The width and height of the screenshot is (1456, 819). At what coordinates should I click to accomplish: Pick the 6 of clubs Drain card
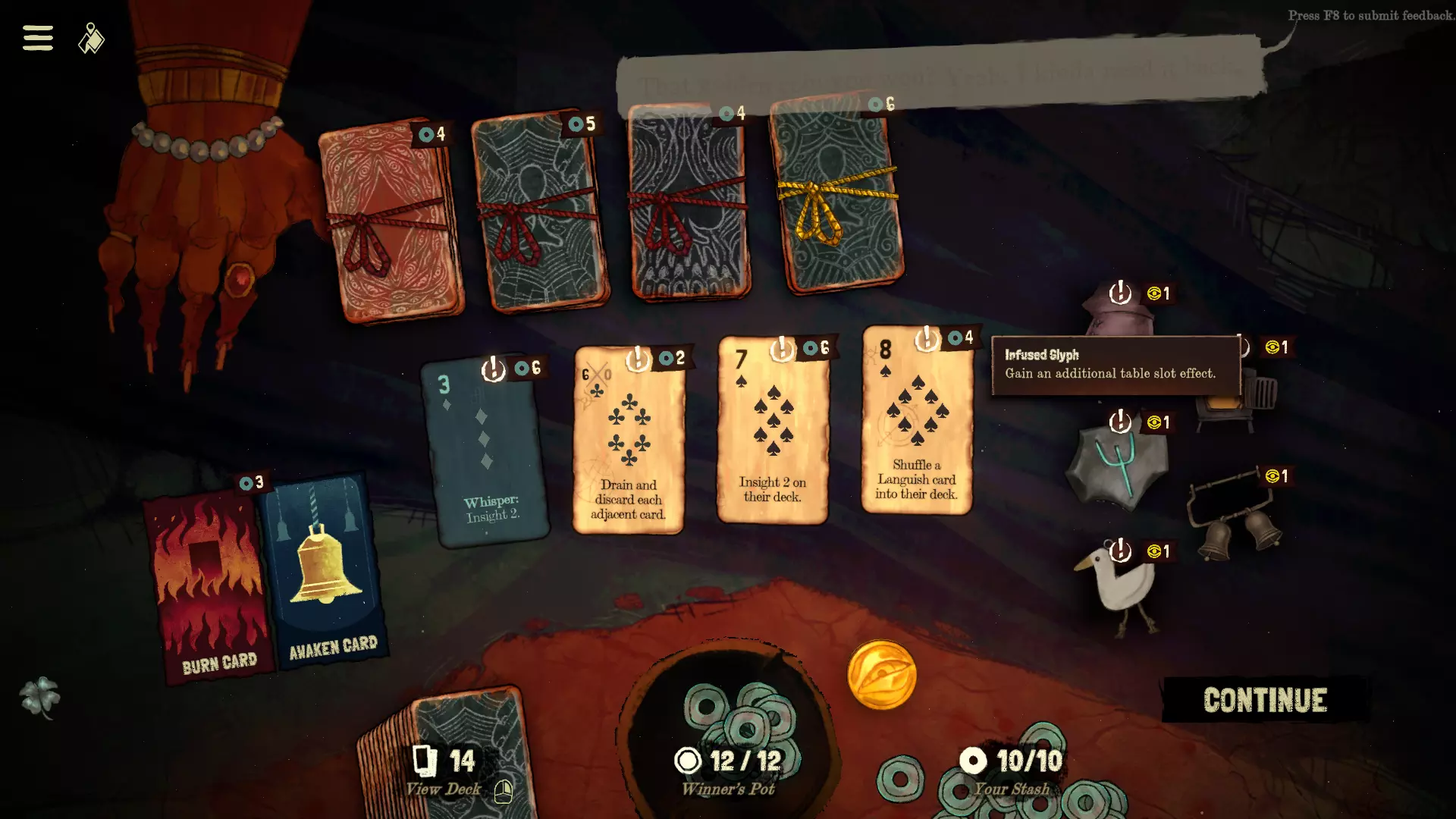pos(629,441)
